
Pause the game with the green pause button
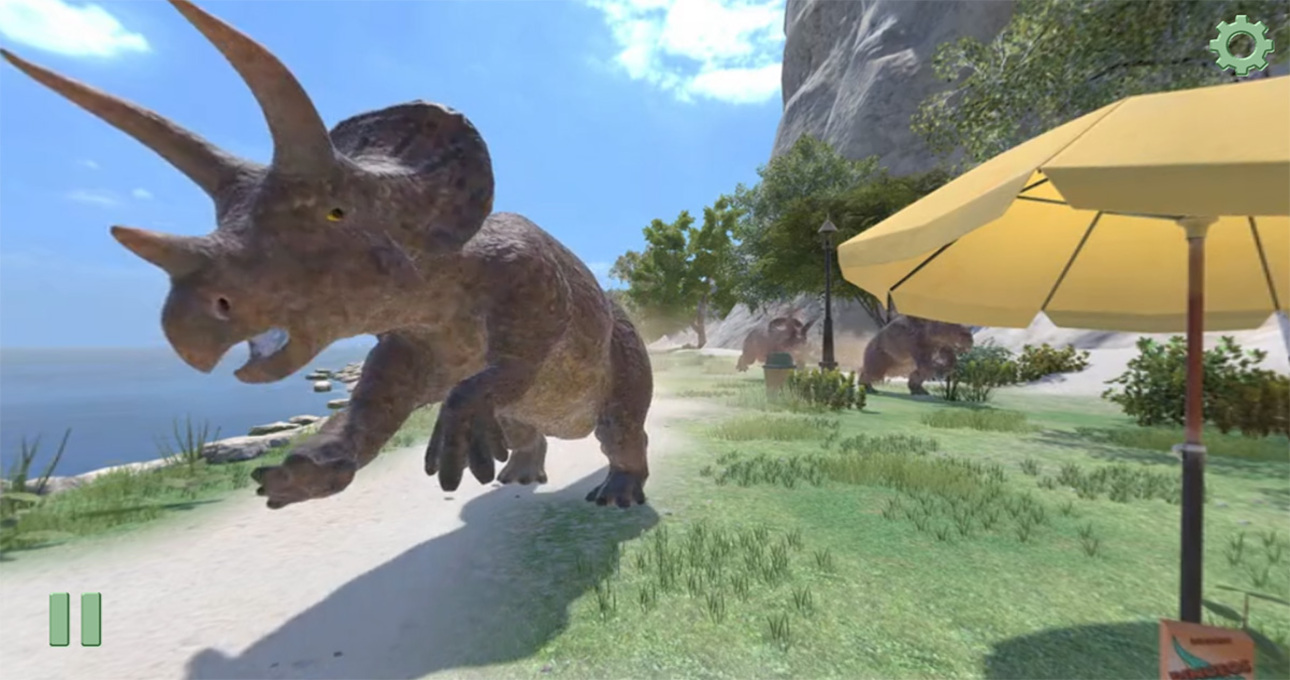click(75, 619)
